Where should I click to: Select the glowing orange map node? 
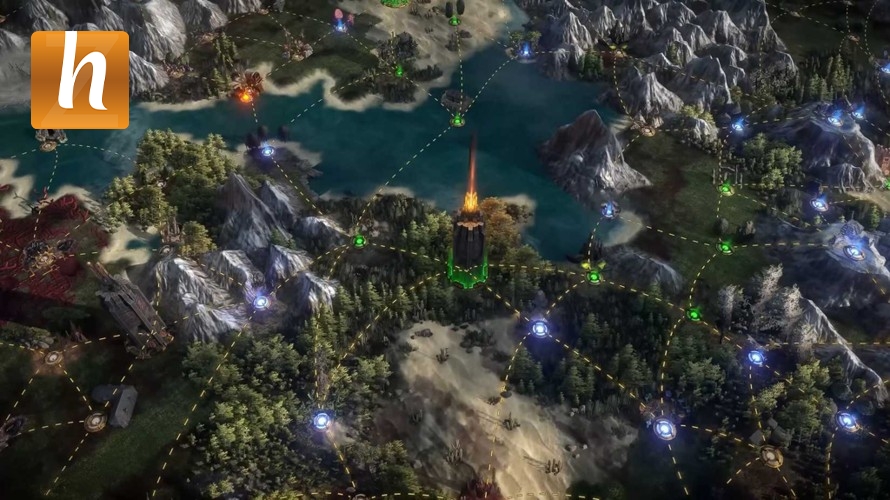click(x=245, y=96)
